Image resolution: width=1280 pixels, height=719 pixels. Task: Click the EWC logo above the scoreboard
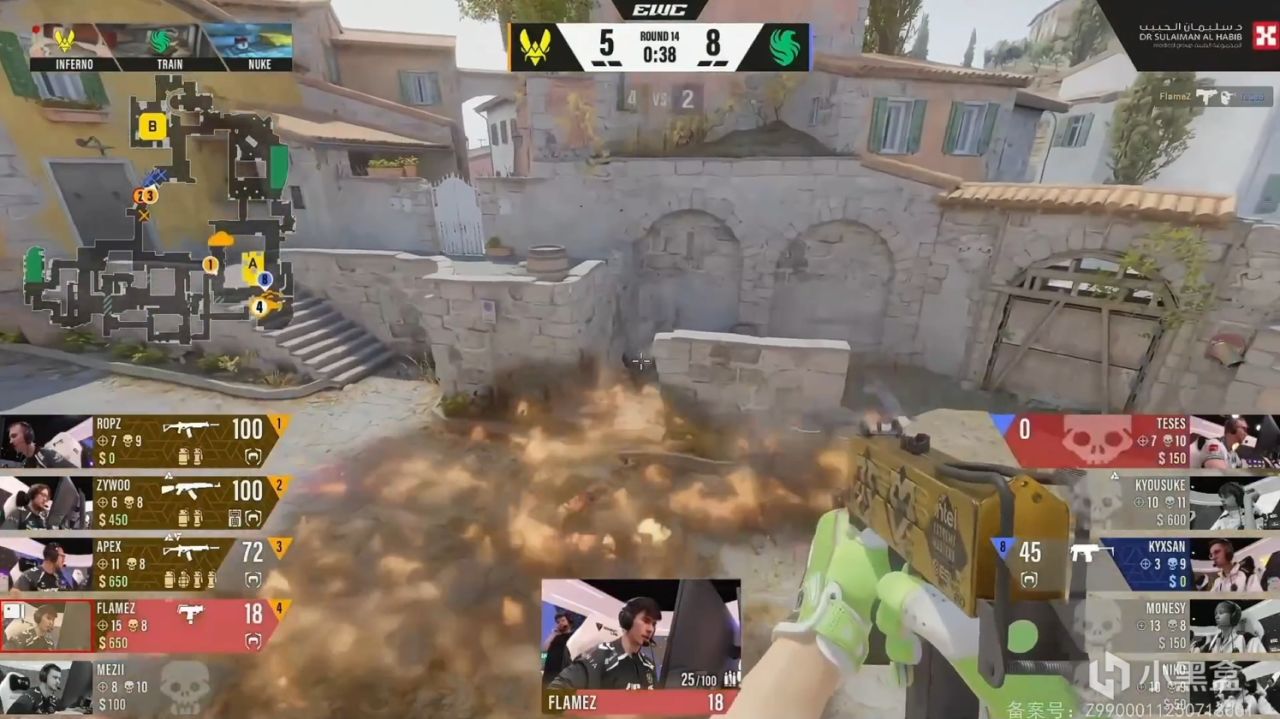click(659, 10)
